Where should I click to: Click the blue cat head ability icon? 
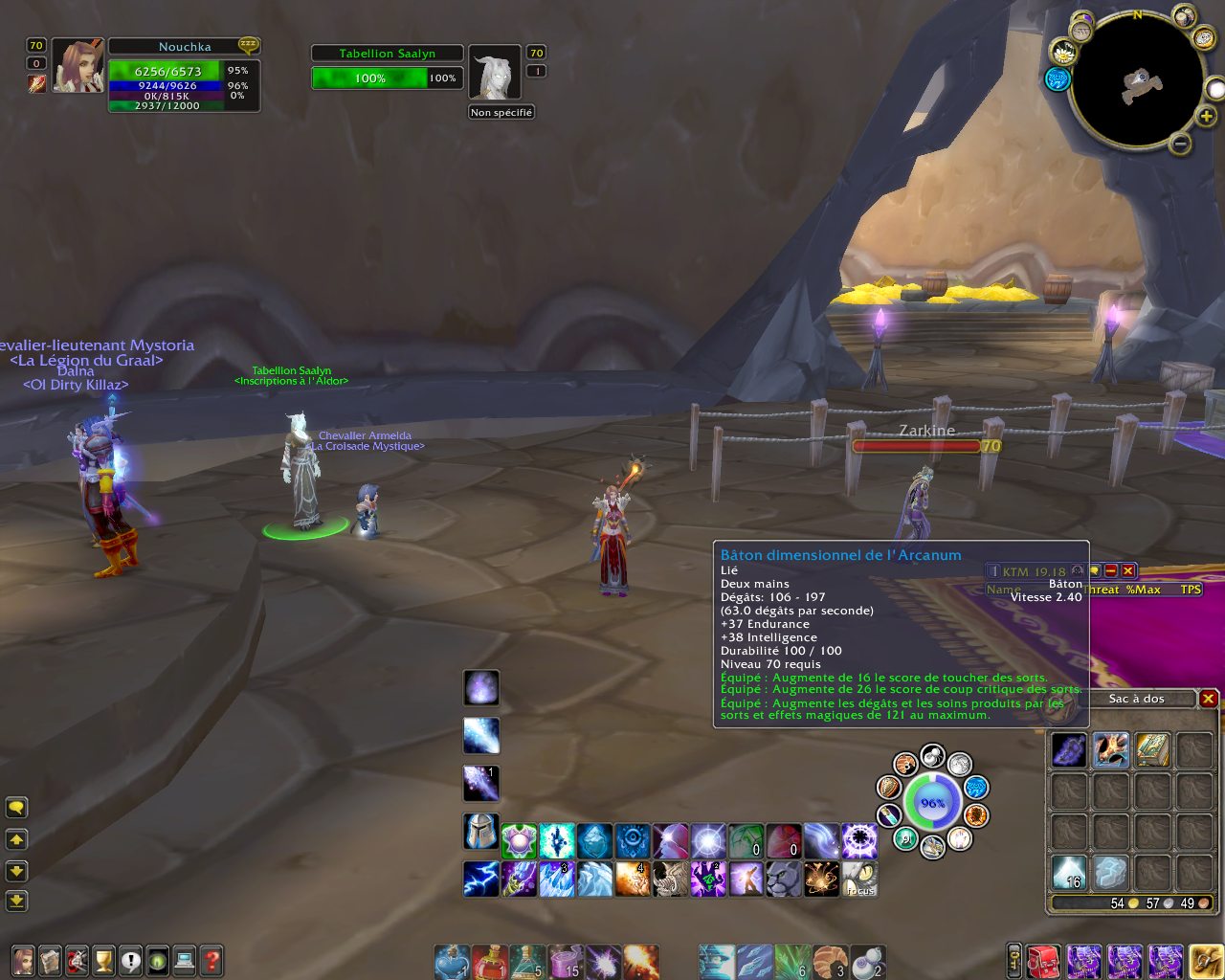(x=784, y=879)
